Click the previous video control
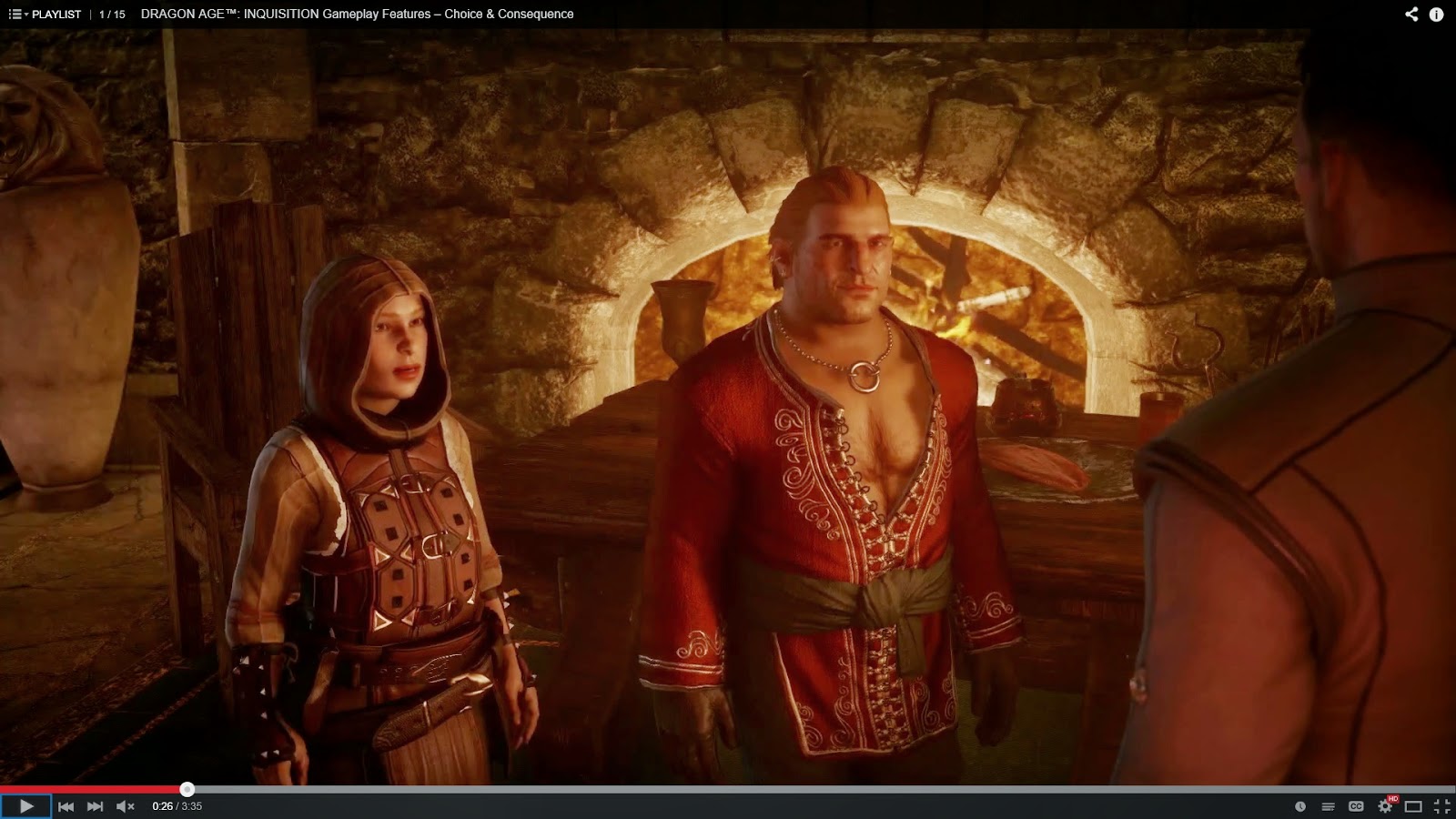1456x819 pixels. 66,805
